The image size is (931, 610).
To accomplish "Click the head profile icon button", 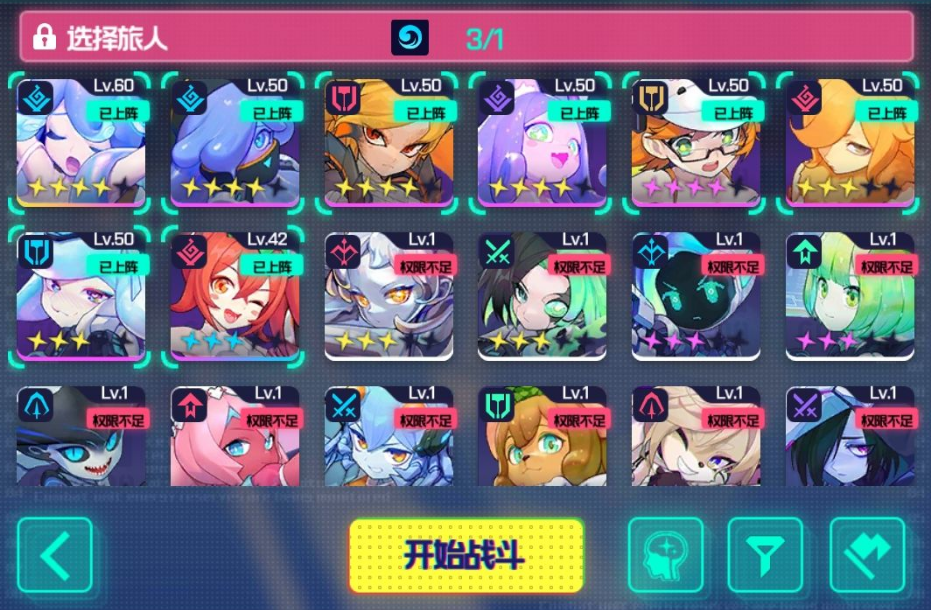I will [x=666, y=555].
